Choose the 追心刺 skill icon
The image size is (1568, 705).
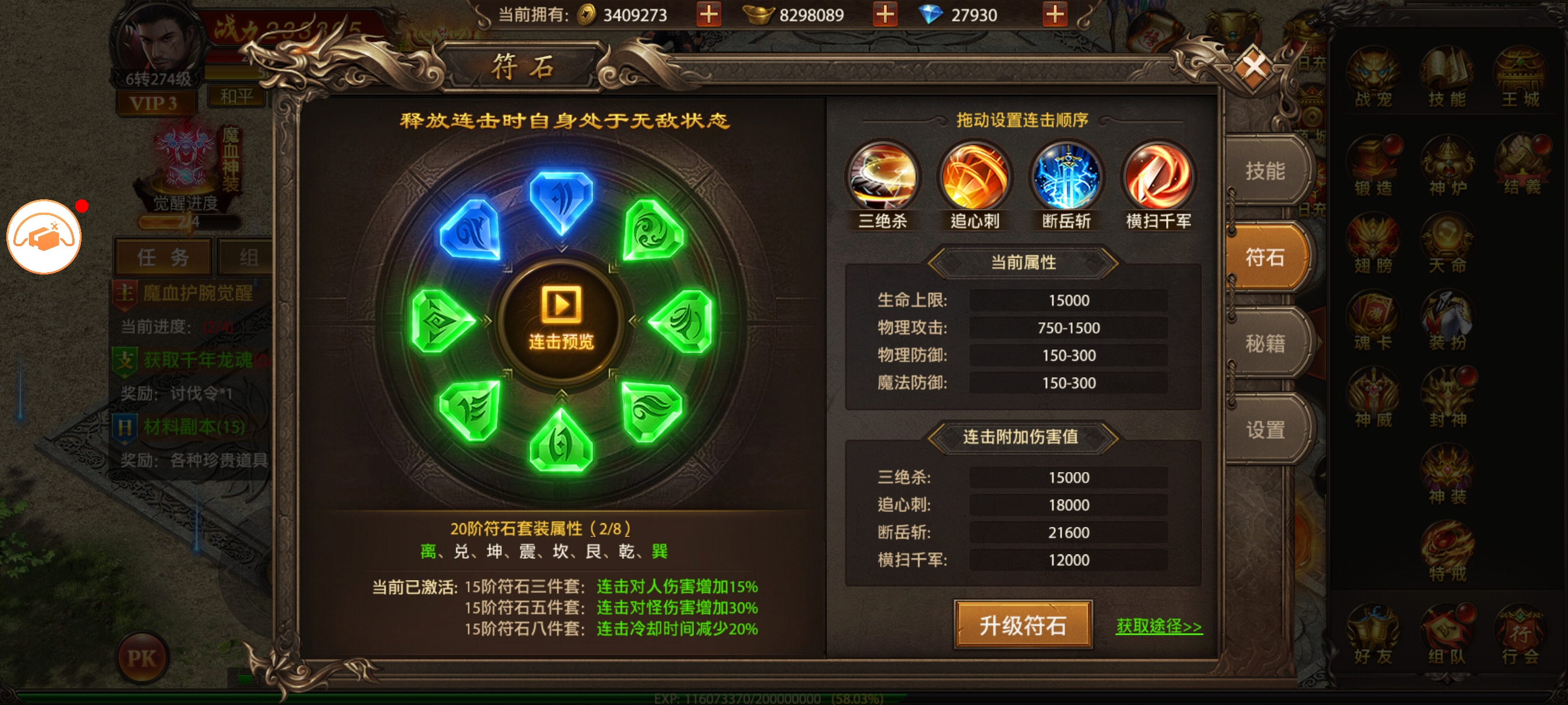pyautogui.click(x=975, y=177)
